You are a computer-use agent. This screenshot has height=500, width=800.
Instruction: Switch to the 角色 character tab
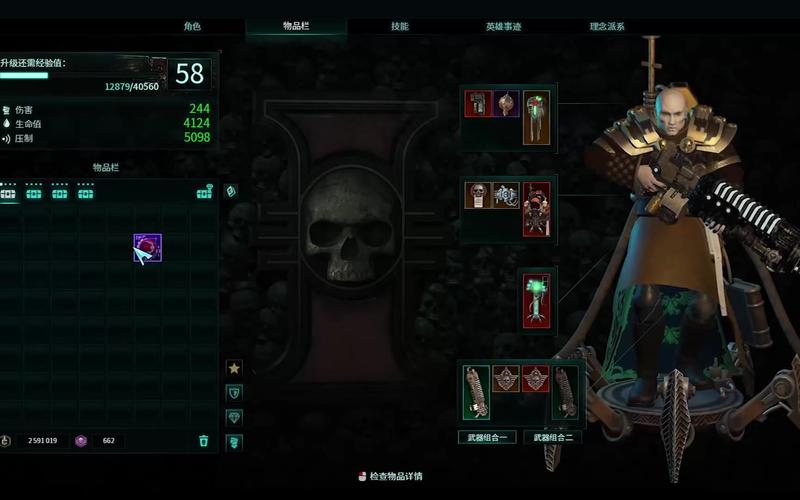[192, 26]
